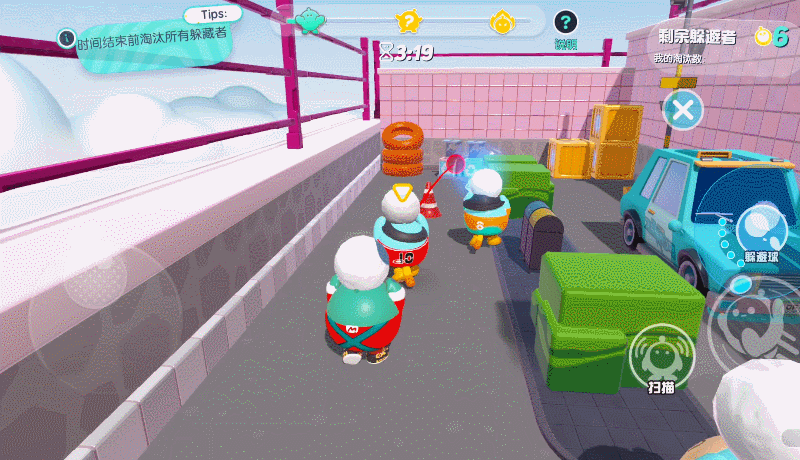Tap the round X cancel button
Image resolution: width=800 pixels, height=460 pixels.
pos(683,109)
